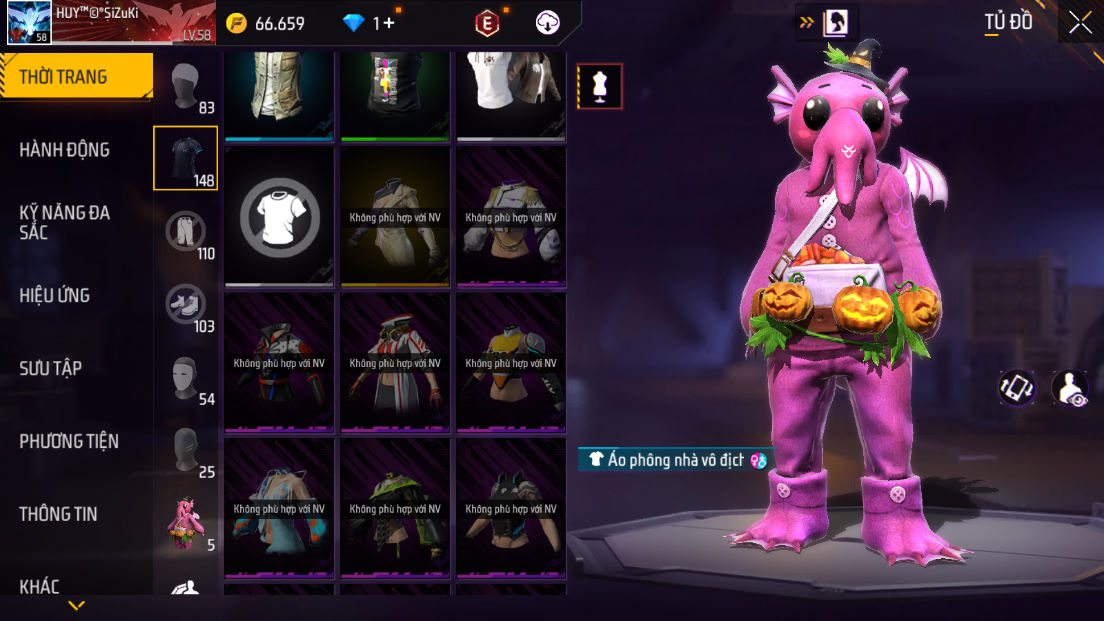Close the wardrobe screen
Screen dimensions: 1104x621
[x=1080, y=23]
